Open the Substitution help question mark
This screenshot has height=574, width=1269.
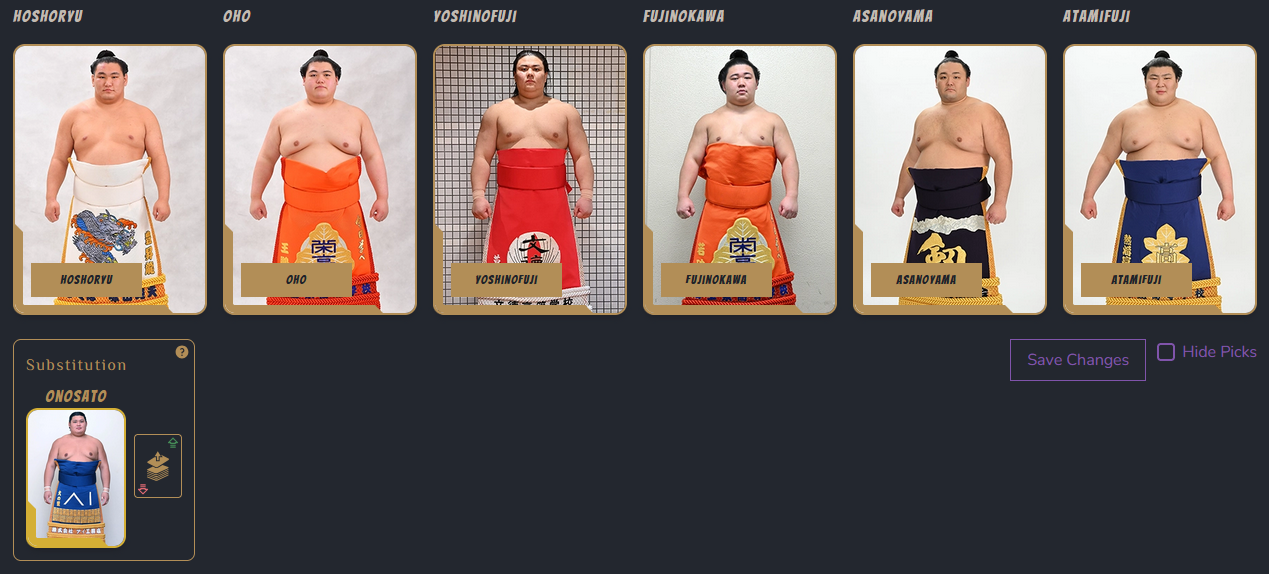tap(182, 352)
